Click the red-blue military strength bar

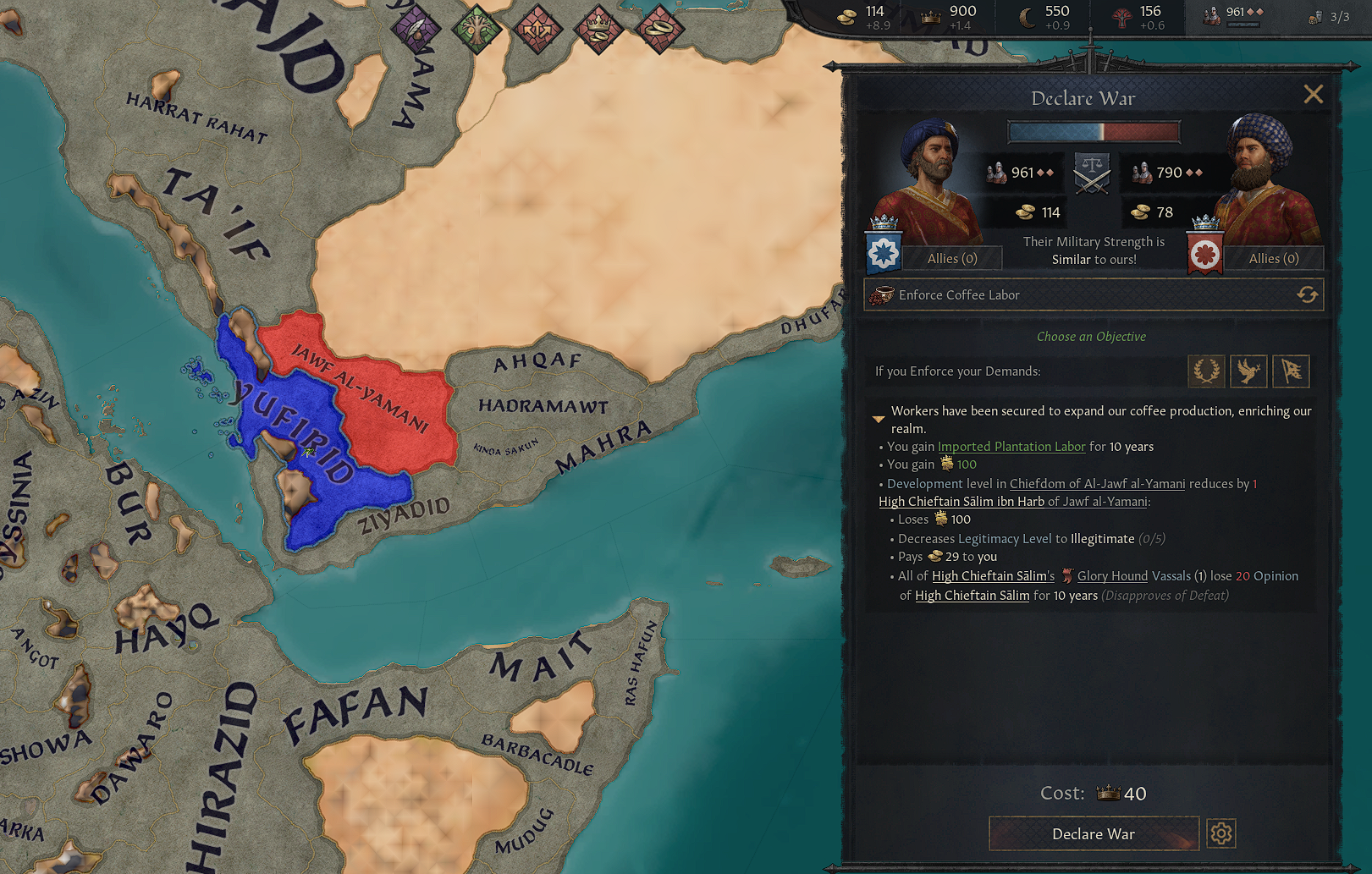coord(1093,131)
